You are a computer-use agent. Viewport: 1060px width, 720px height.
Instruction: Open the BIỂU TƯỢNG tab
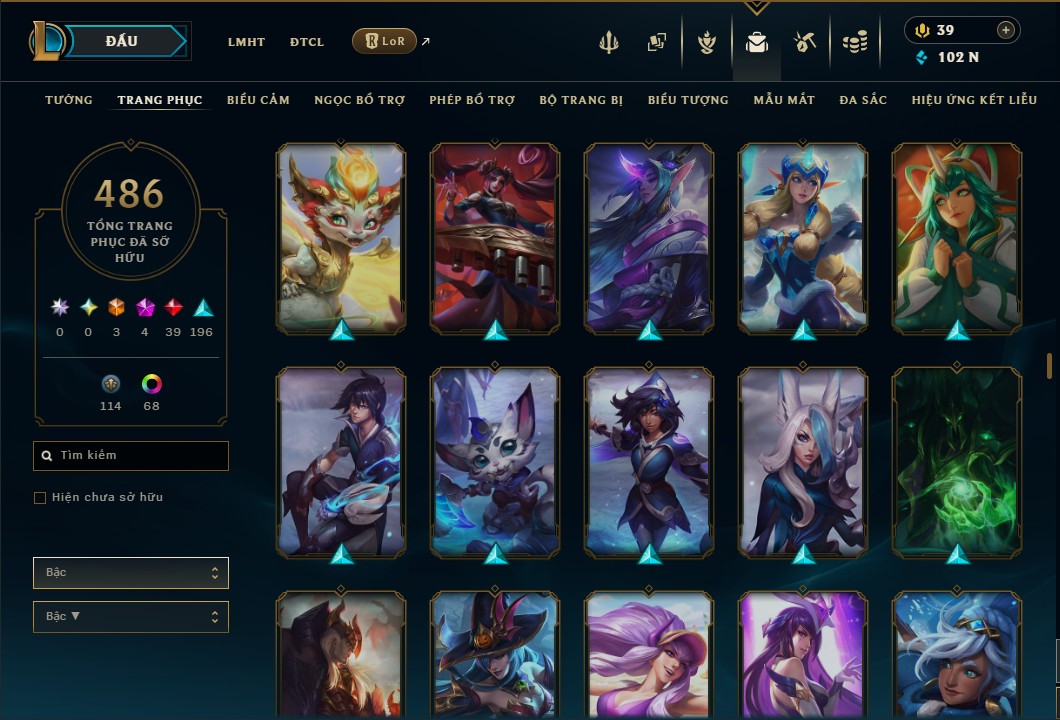tap(688, 100)
